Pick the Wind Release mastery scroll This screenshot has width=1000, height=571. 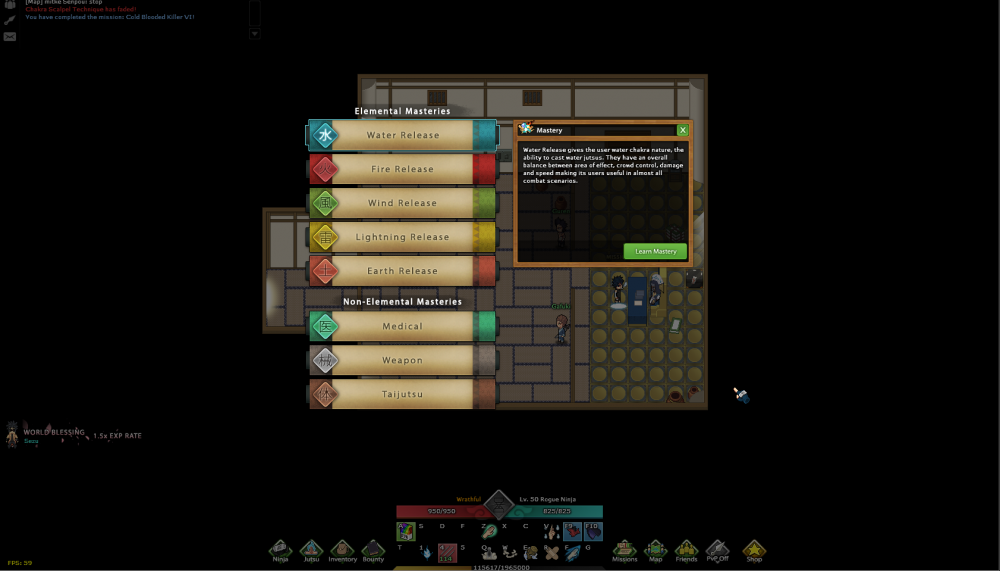click(x=402, y=203)
